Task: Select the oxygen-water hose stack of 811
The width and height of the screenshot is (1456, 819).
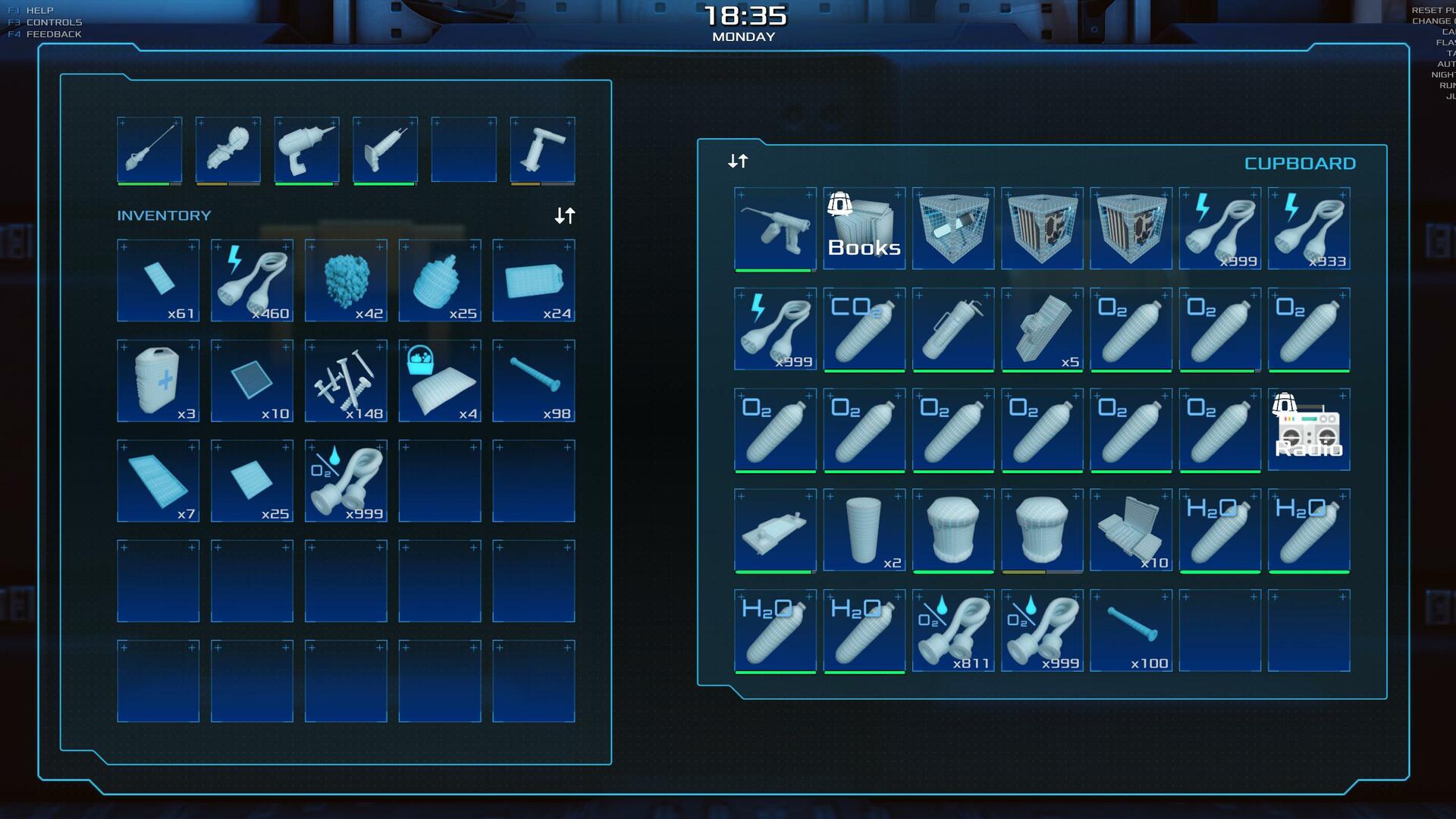Action: tap(952, 630)
